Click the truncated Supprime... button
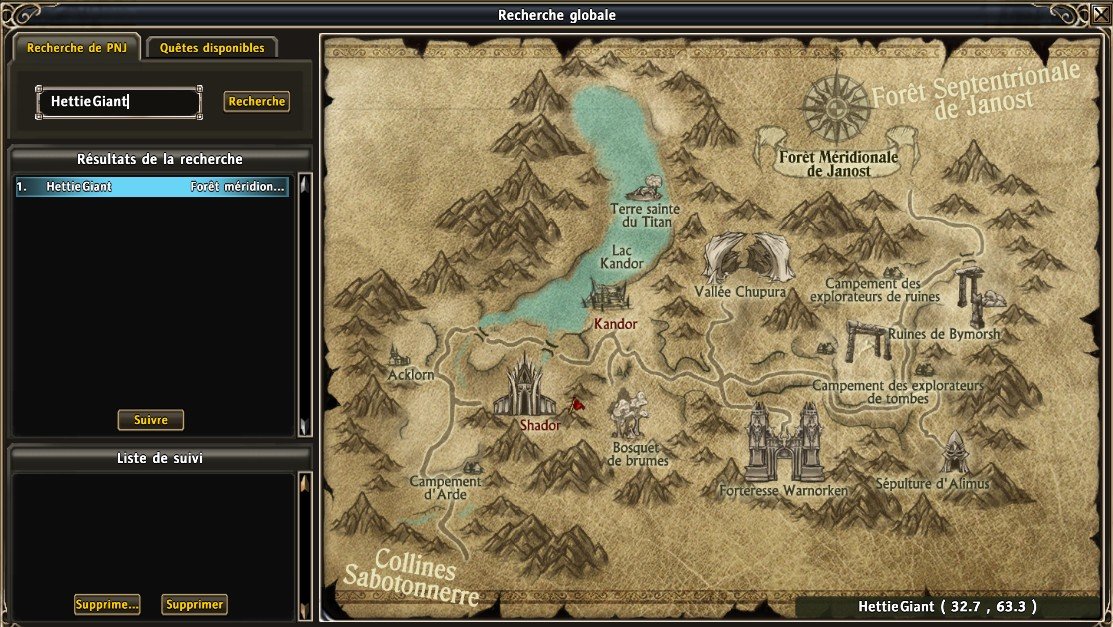The width and height of the screenshot is (1113, 627). point(107,604)
